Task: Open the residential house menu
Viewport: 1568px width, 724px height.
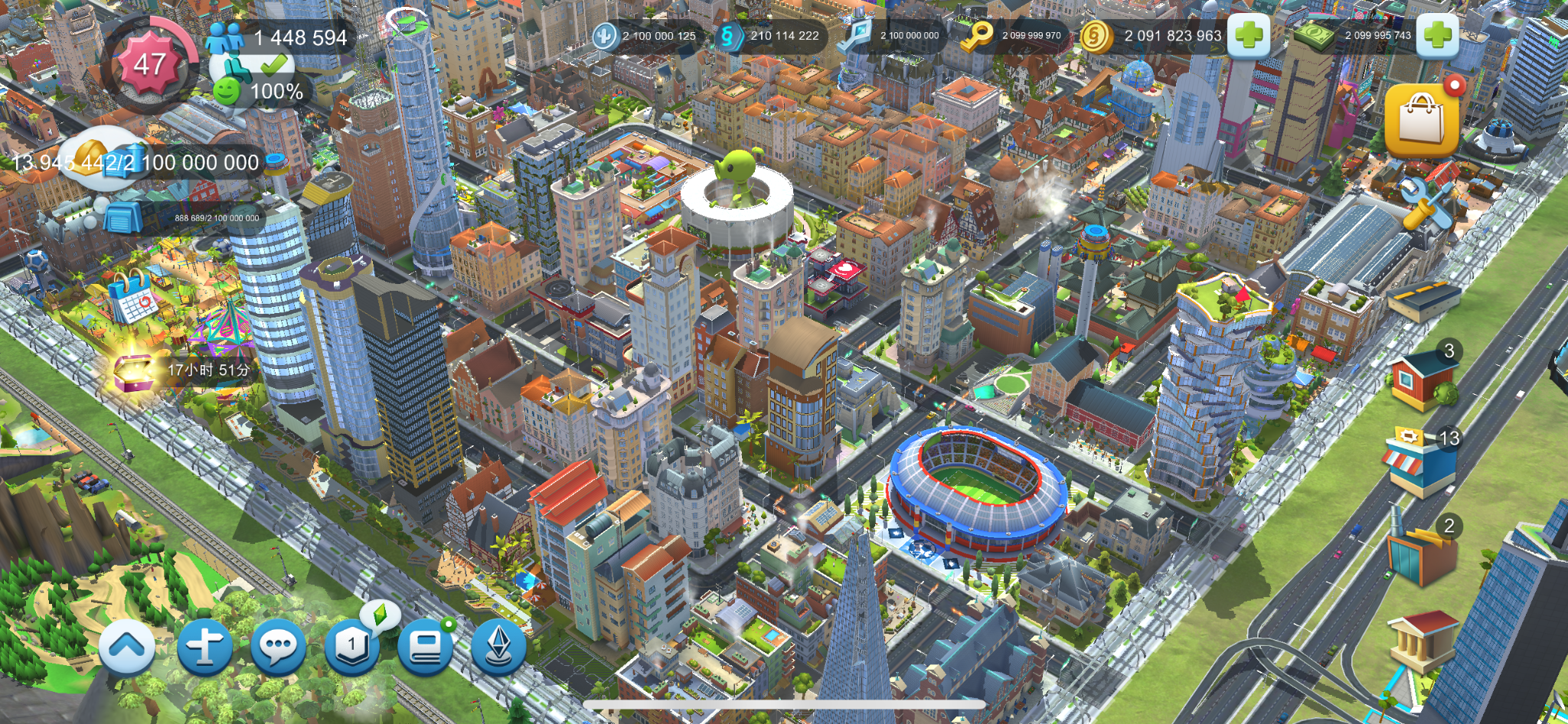Action: (x=1423, y=379)
